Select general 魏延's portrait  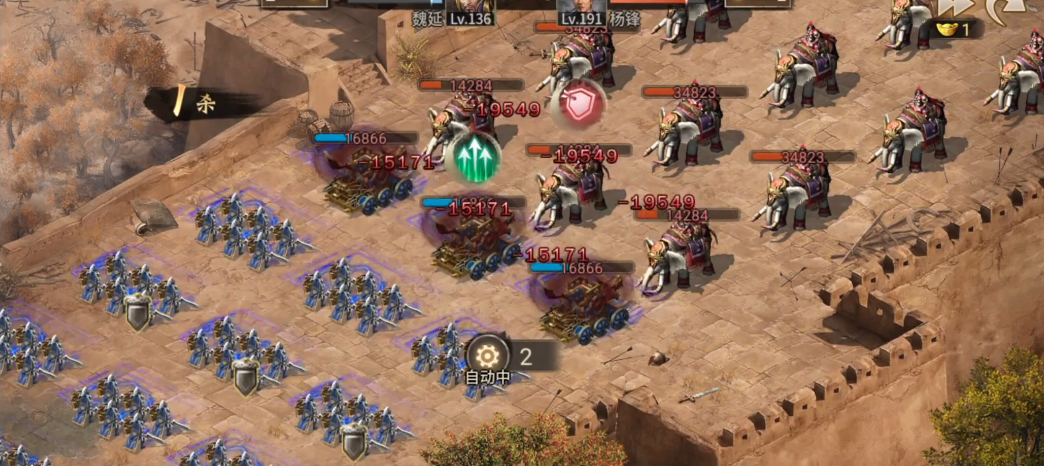(x=470, y=5)
